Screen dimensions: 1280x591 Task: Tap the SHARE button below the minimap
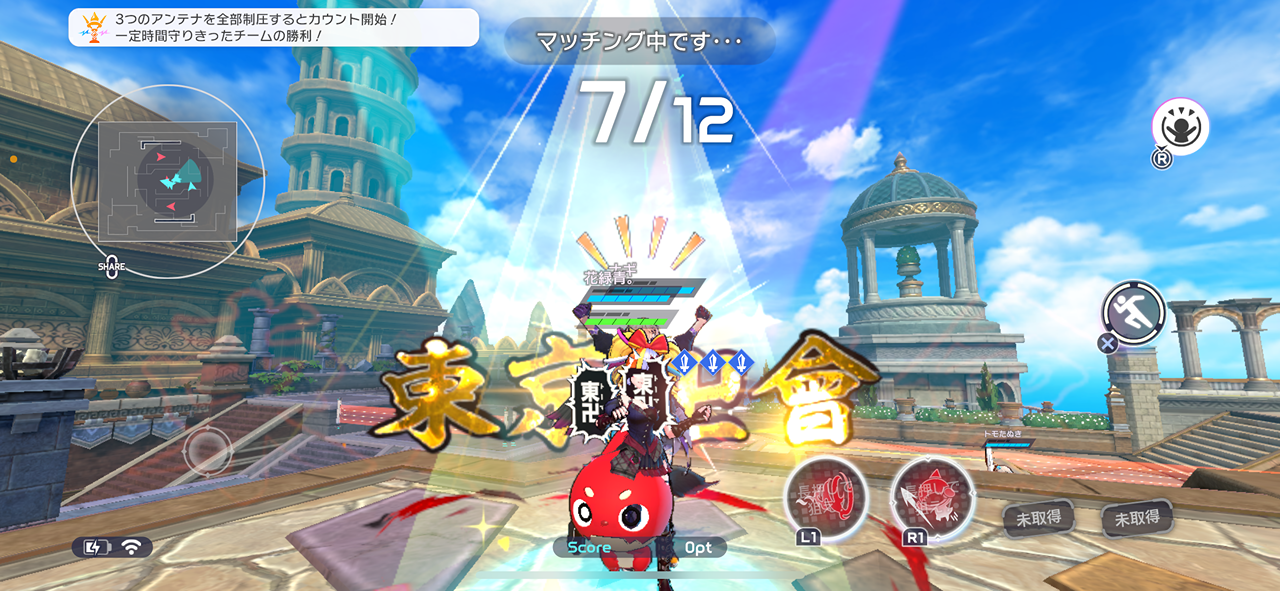[x=112, y=267]
